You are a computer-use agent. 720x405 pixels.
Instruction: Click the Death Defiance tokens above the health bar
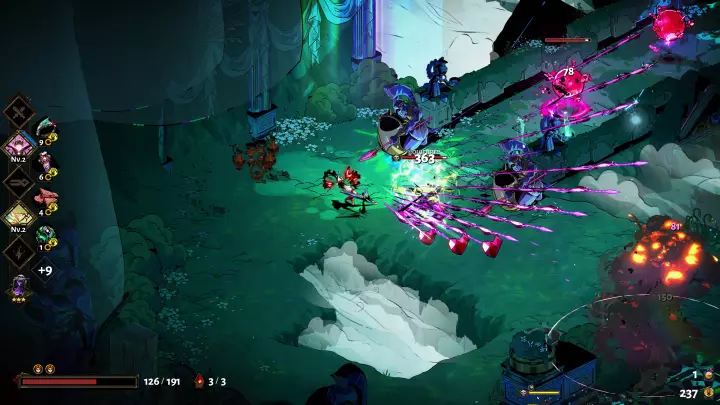pos(44,369)
